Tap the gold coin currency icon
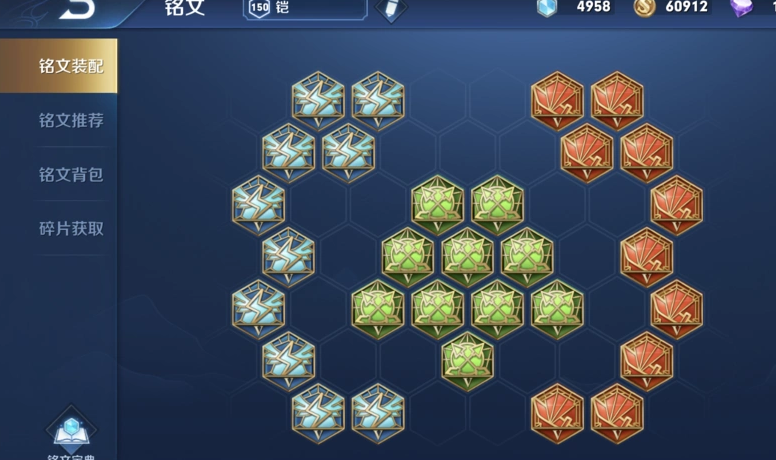 tap(645, 7)
